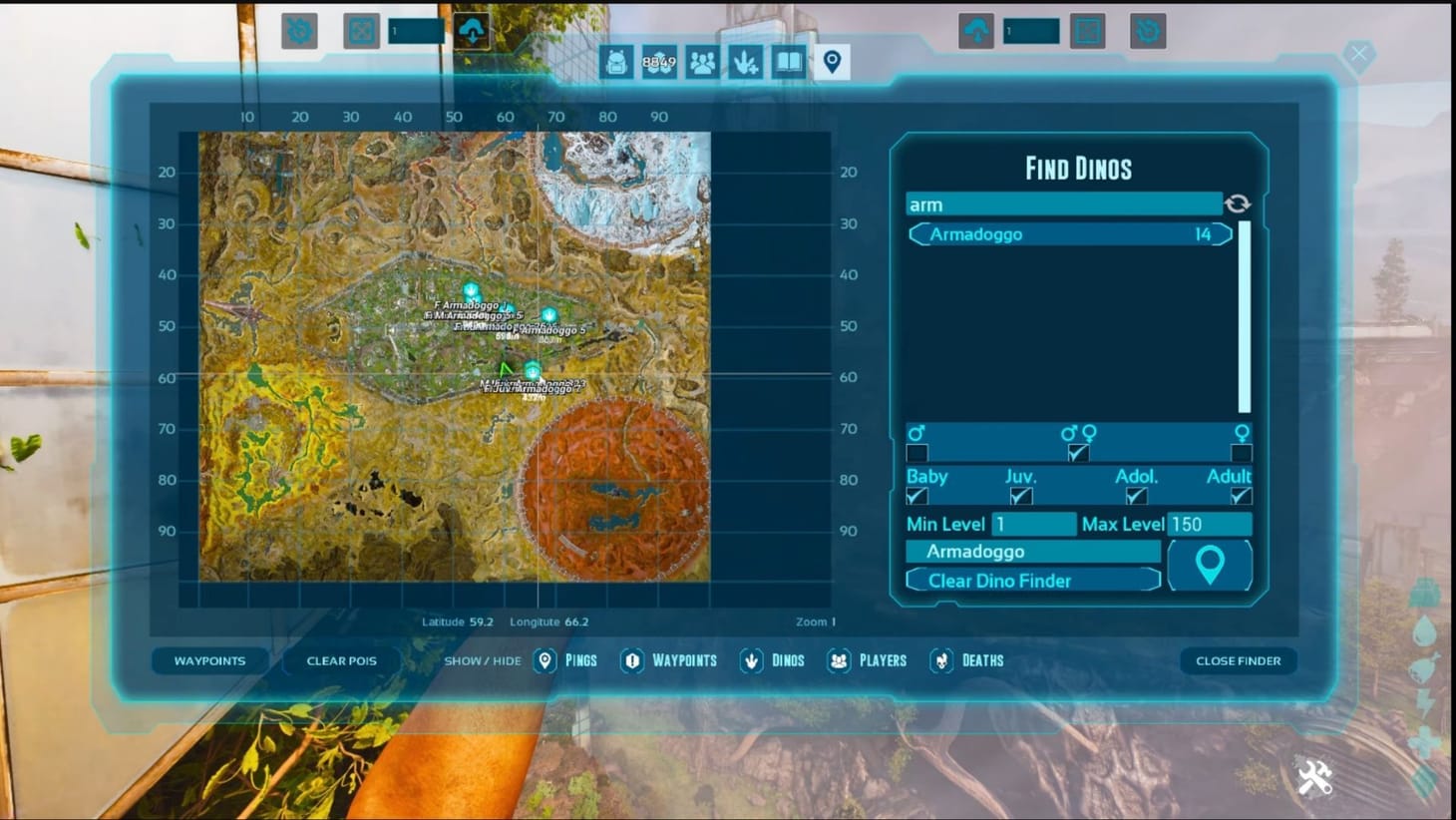
Task: Select the map pin finder tab
Action: pos(833,62)
